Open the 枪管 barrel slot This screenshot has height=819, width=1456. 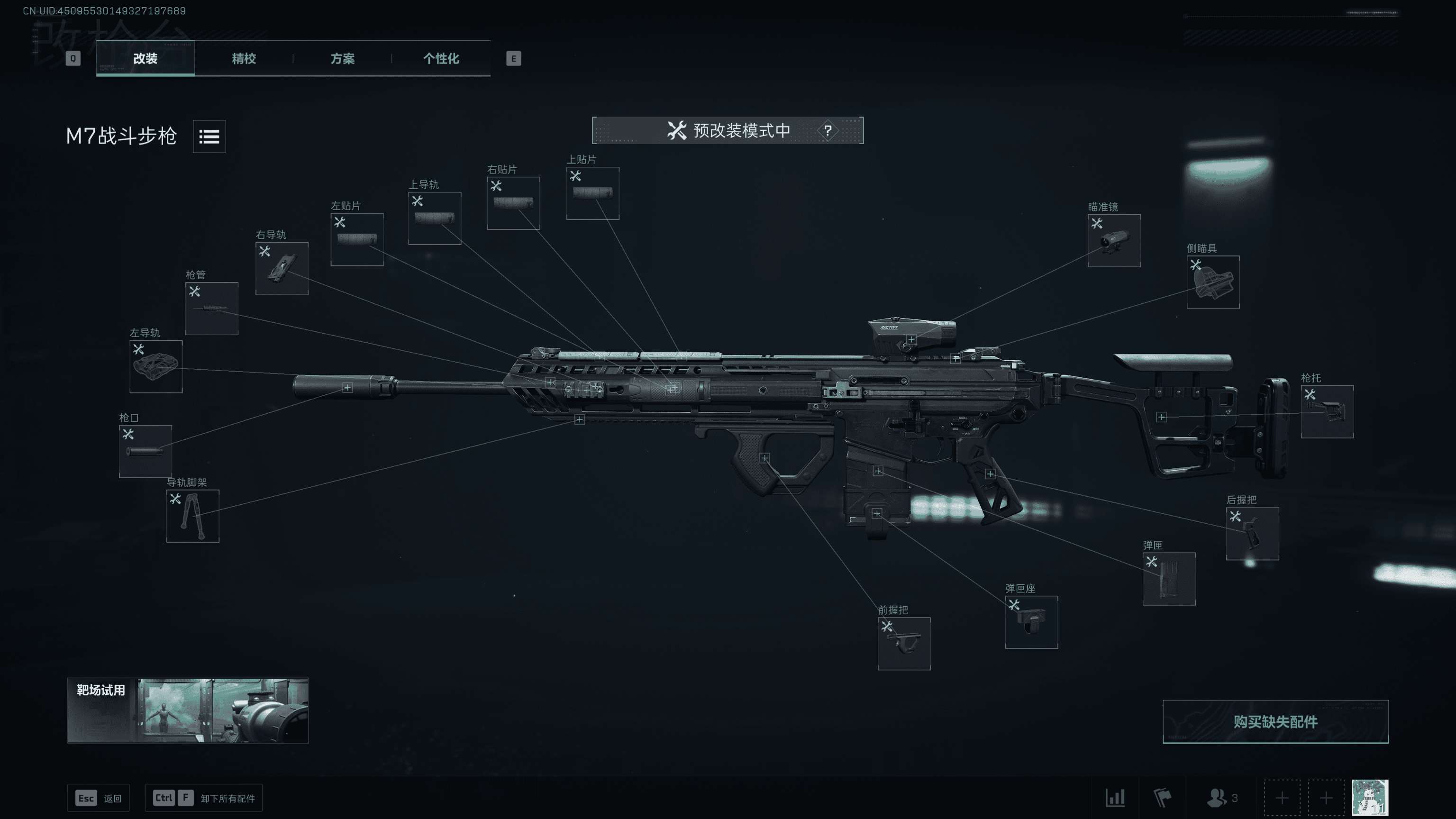click(211, 309)
